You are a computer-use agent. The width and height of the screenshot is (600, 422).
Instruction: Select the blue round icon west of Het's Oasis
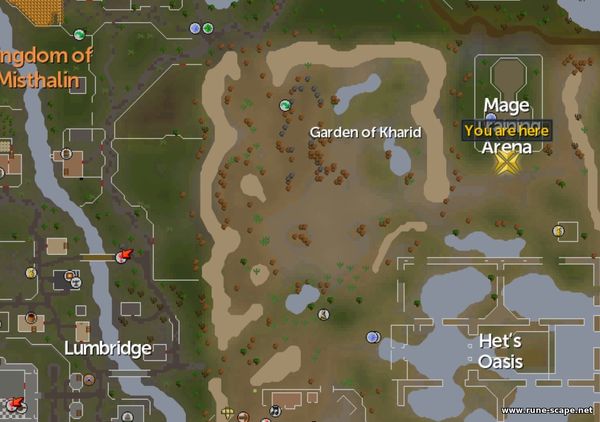point(372,337)
